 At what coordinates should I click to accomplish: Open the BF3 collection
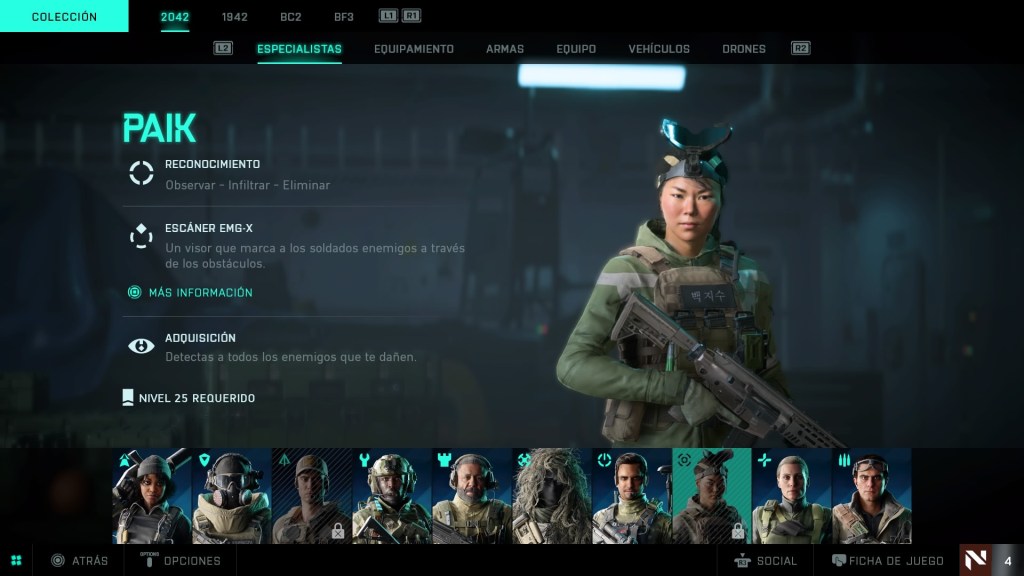344,17
